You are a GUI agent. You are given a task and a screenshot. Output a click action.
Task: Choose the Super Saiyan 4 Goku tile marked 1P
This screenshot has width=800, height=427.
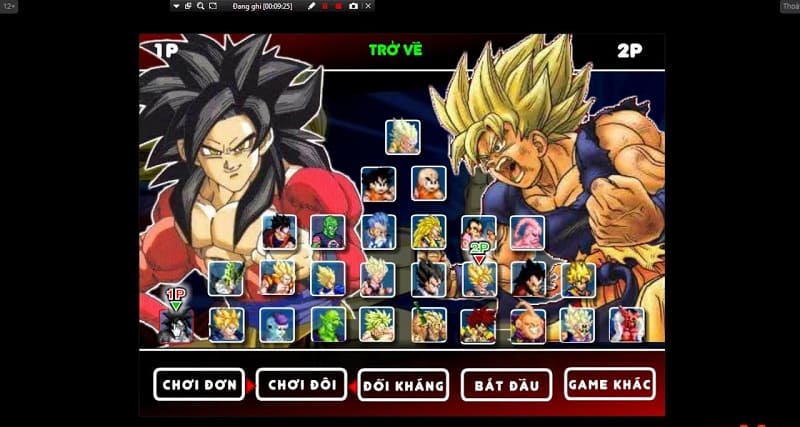pos(177,325)
